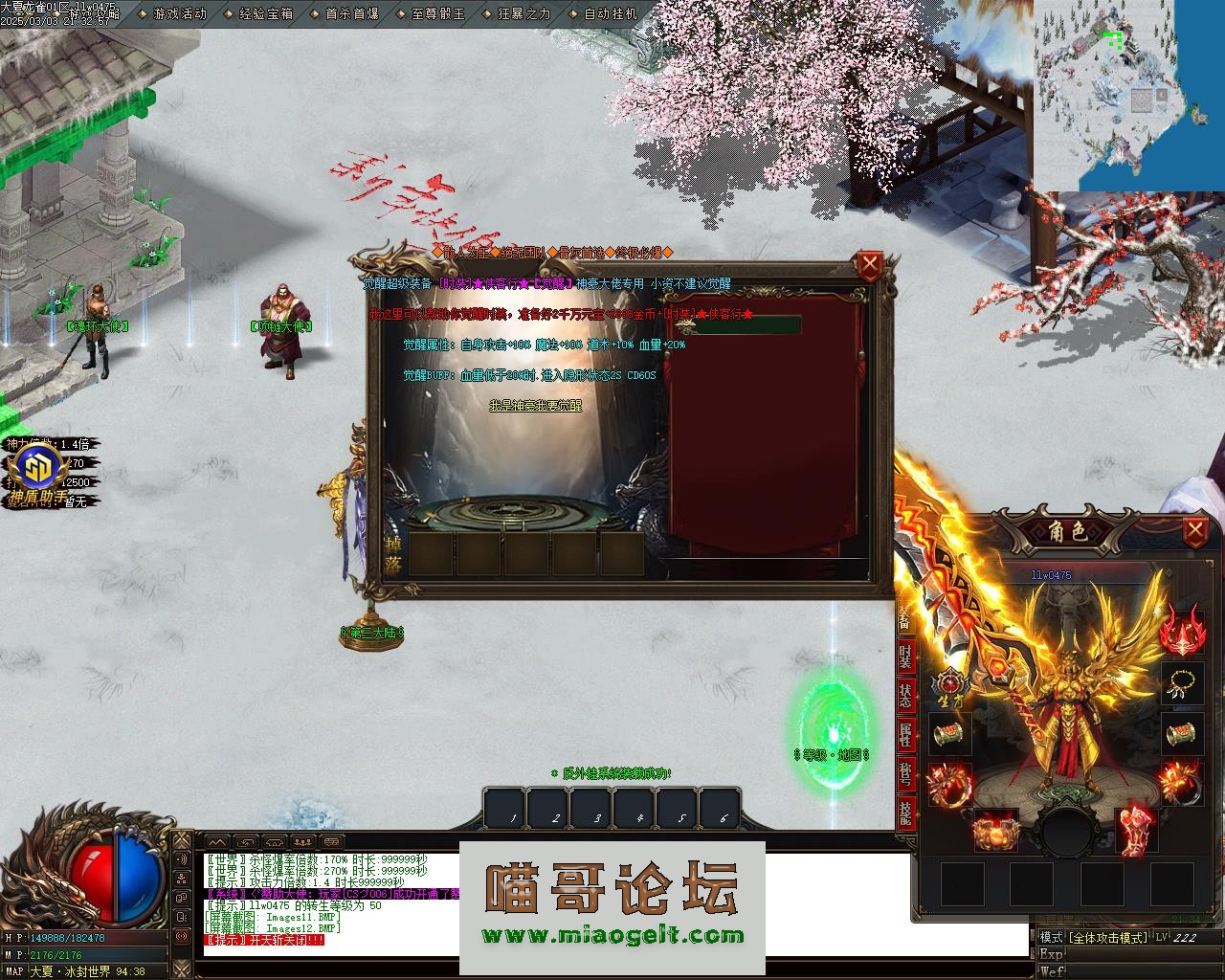Select the bead necklace equipment slot

1183,683
